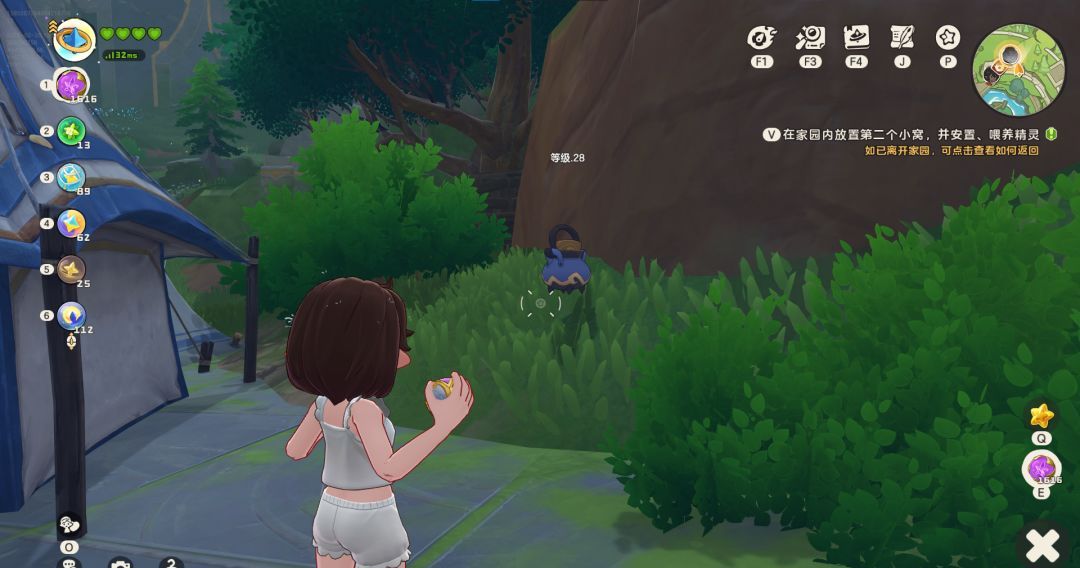Select the yellow star ball in slot 4

click(x=71, y=223)
